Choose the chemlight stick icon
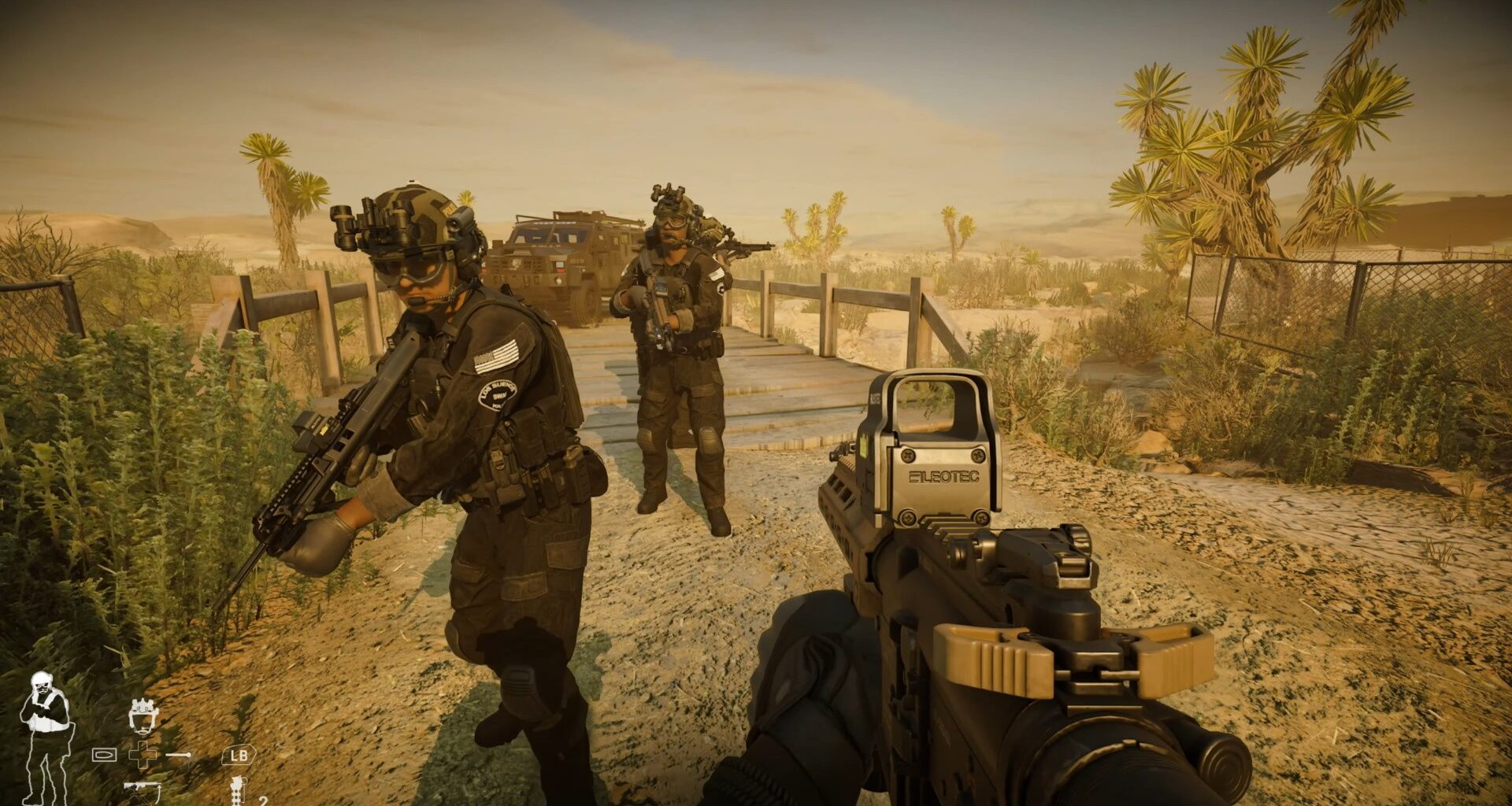This screenshot has height=806, width=1512. (x=179, y=755)
